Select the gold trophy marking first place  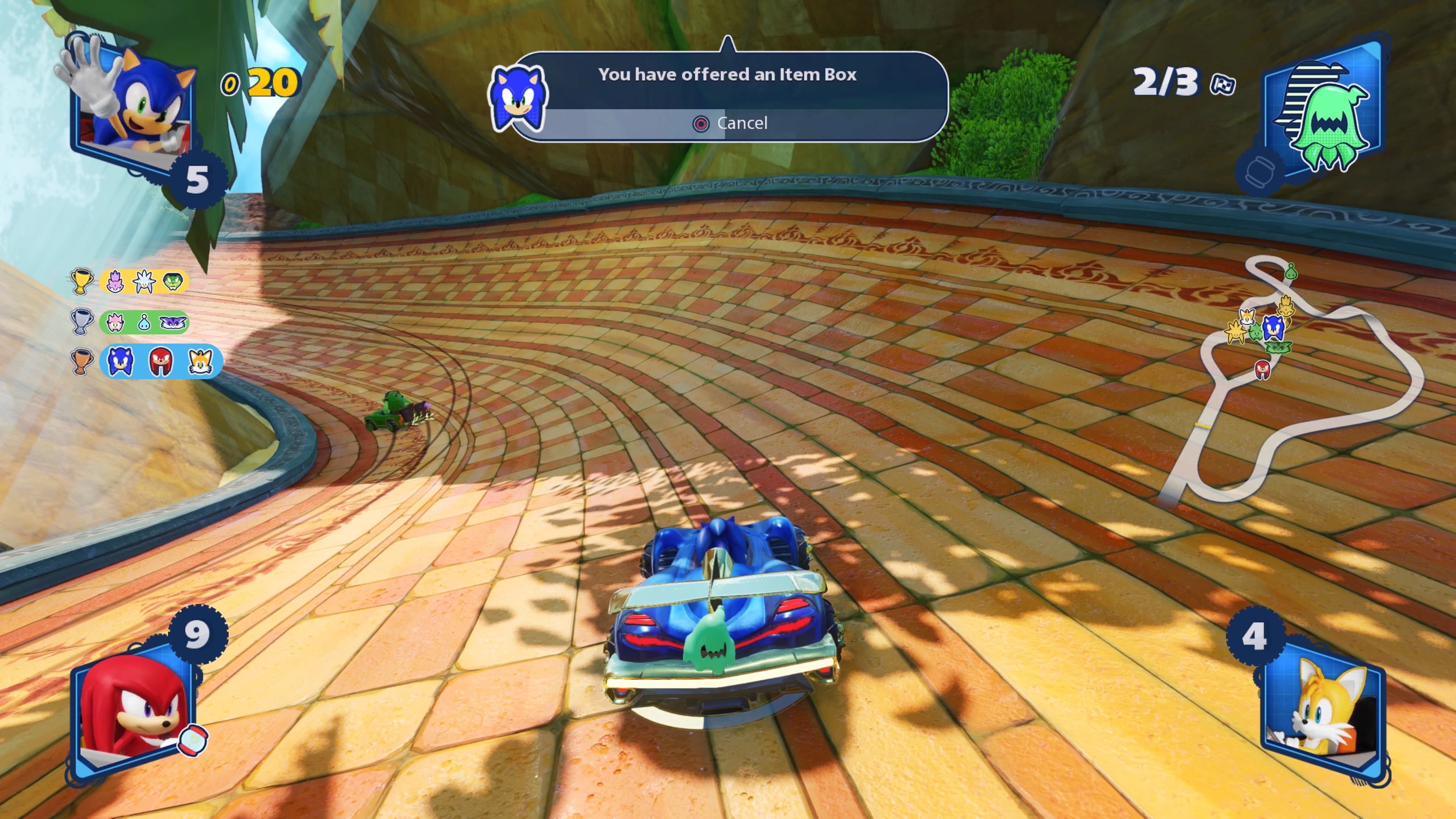[x=83, y=282]
